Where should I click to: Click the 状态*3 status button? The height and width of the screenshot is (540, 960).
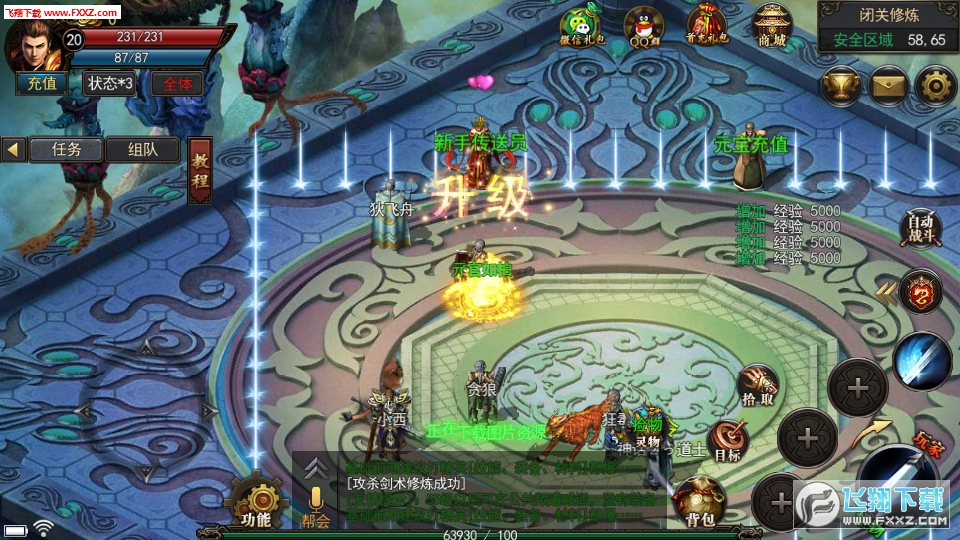point(109,84)
